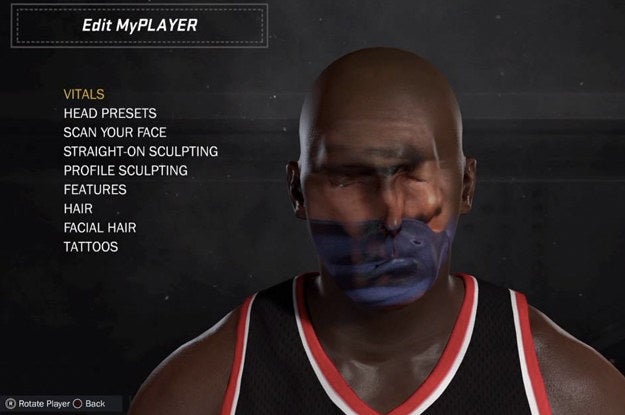Open the HAIR menu option
Image resolution: width=625 pixels, height=415 pixels.
[x=78, y=208]
